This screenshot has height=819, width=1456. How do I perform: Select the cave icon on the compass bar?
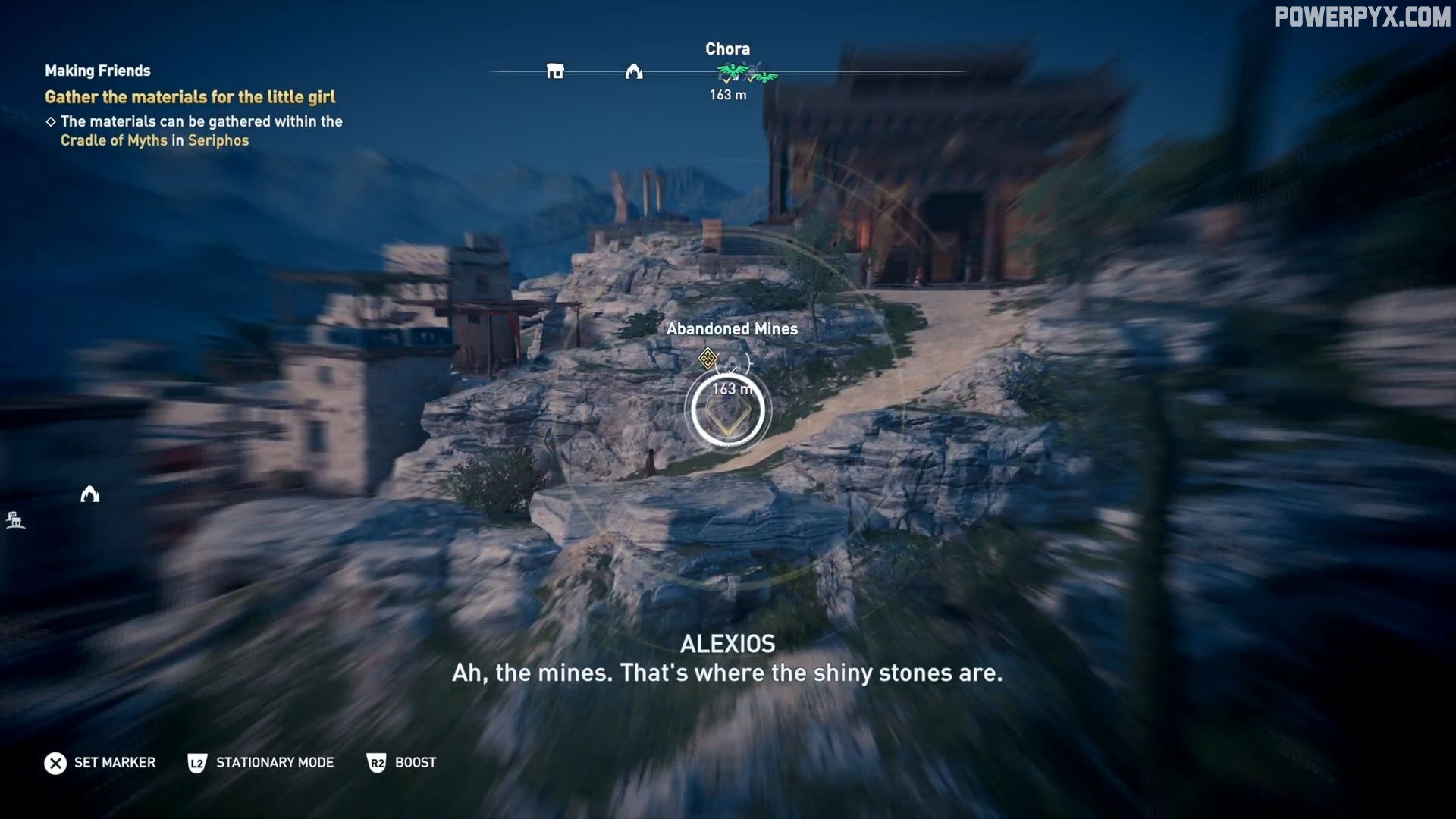634,71
